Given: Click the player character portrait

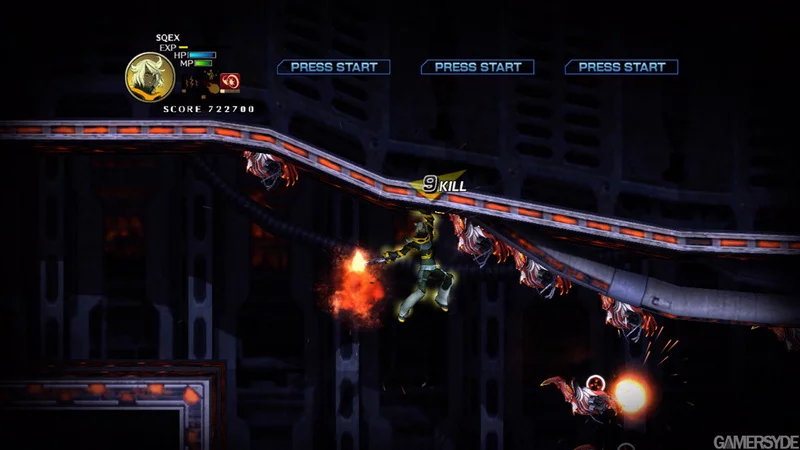Looking at the screenshot, I should 149,75.
